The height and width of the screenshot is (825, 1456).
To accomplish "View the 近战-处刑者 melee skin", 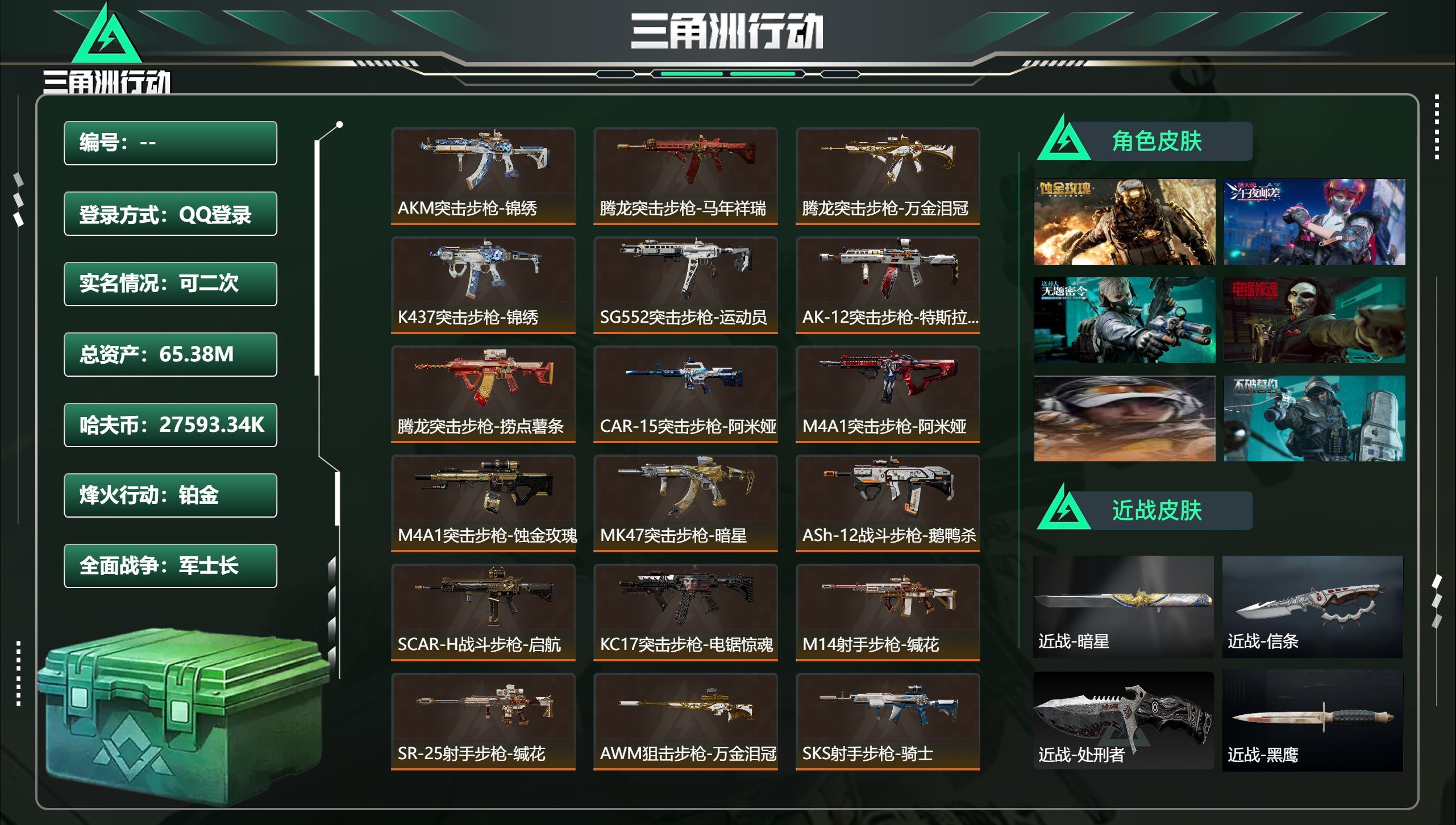I will click(x=1123, y=720).
